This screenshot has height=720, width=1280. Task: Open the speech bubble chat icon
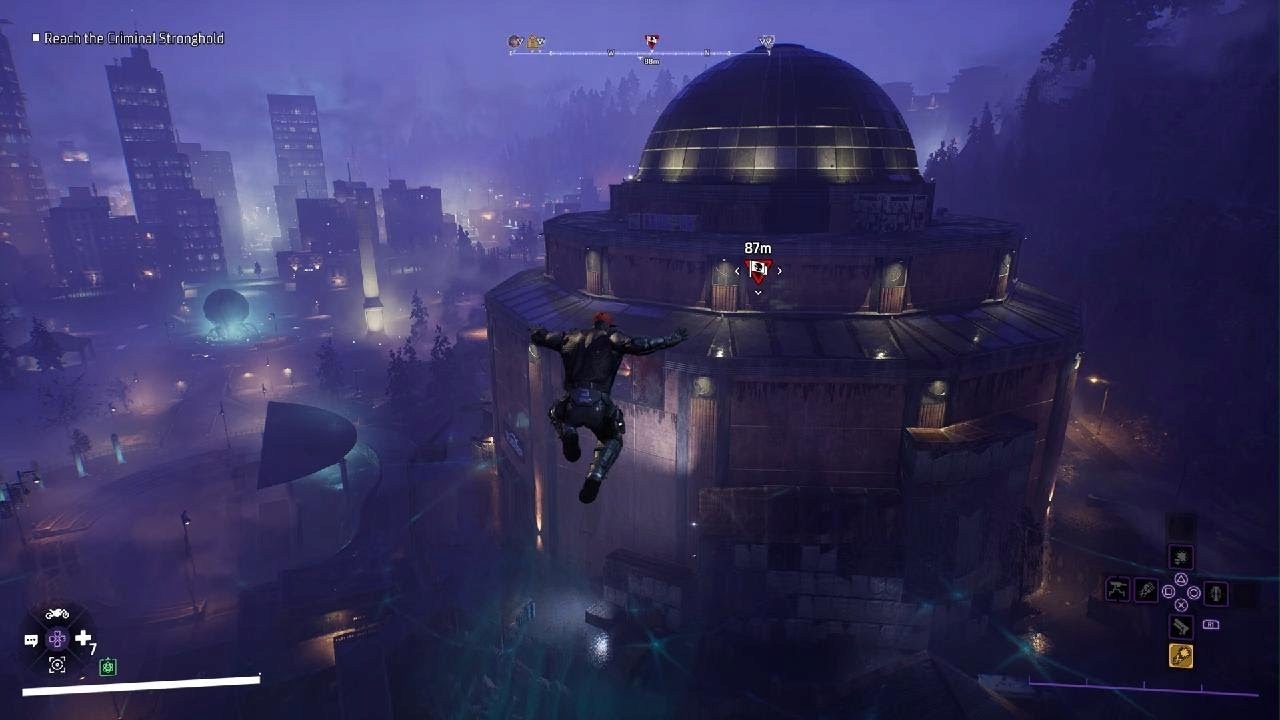(31, 640)
